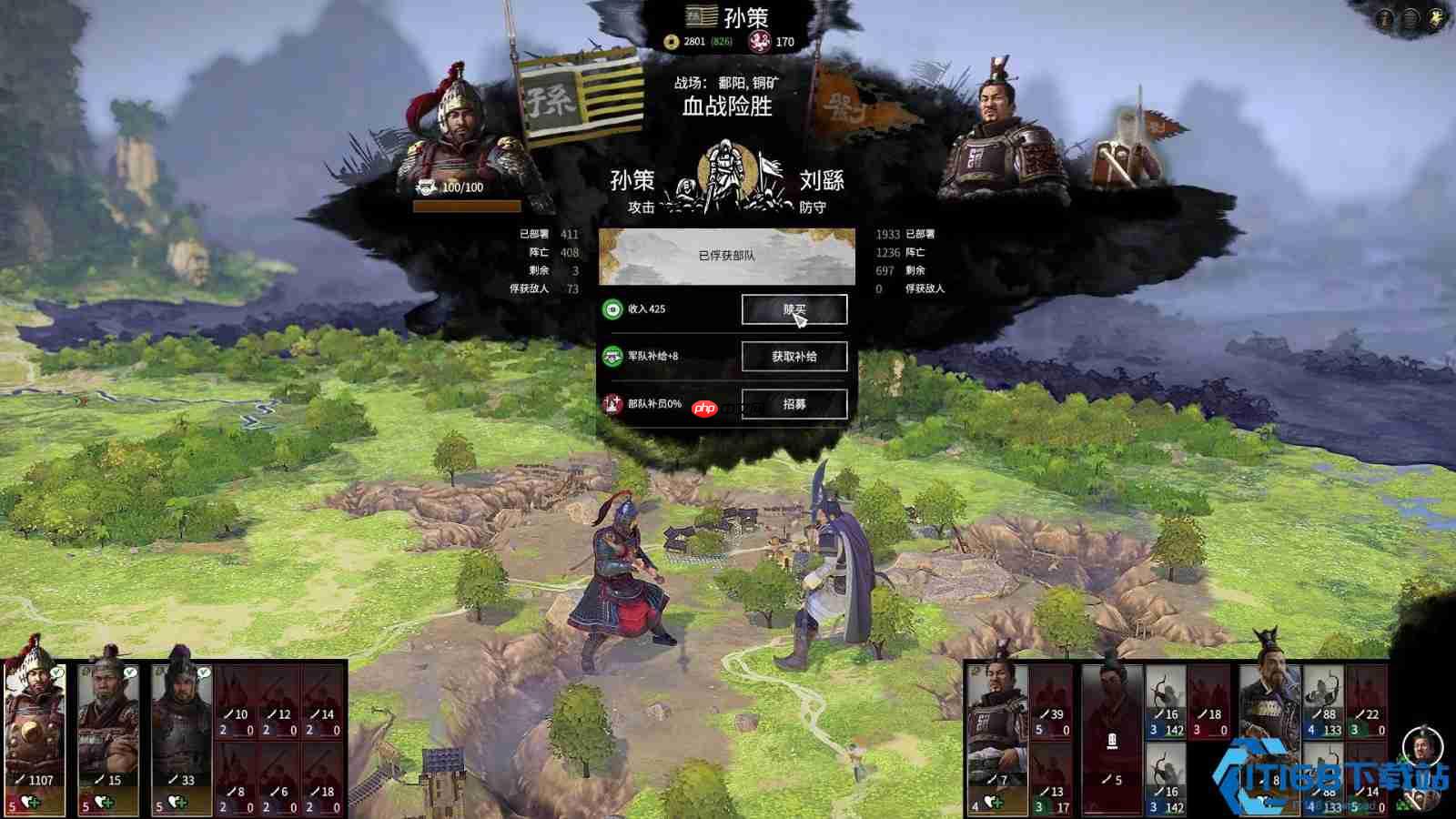Toggle the checkmark on the second general's card
1456x819 pixels.
click(129, 673)
